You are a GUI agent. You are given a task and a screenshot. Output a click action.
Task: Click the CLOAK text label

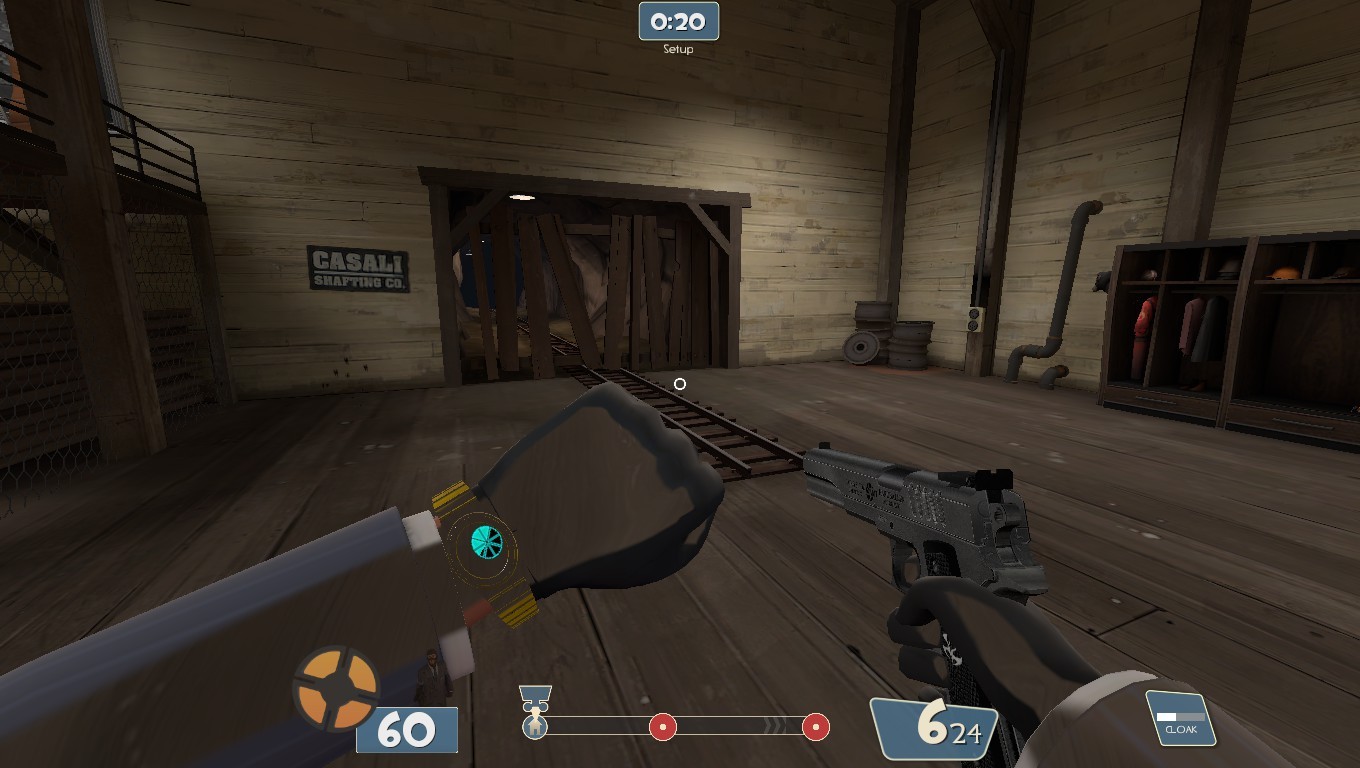click(1183, 730)
